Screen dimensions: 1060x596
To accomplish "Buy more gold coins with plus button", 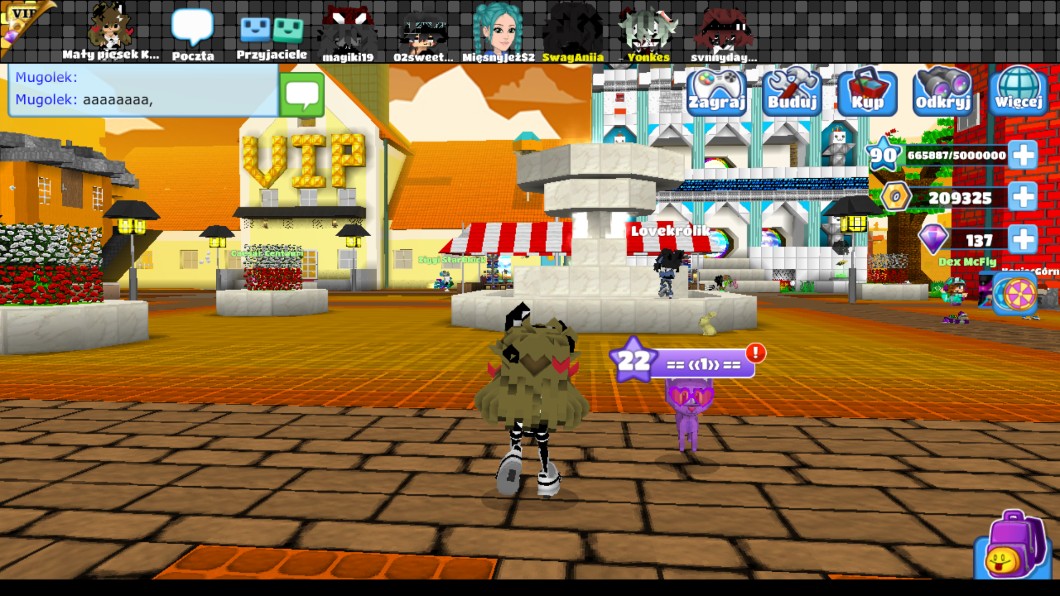I will (1023, 197).
